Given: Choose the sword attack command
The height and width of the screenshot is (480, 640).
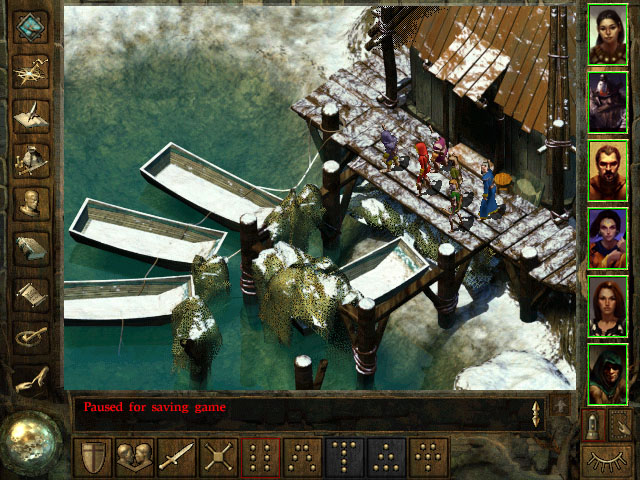Looking at the screenshot, I should [x=177, y=457].
